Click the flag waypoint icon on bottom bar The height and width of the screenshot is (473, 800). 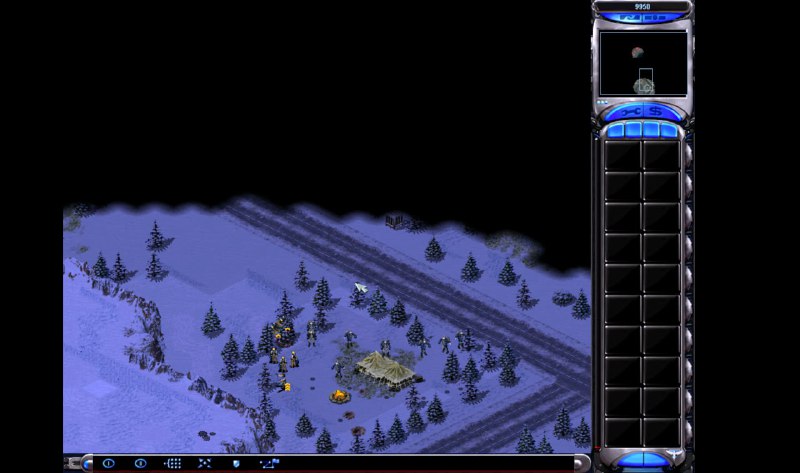click(269, 463)
